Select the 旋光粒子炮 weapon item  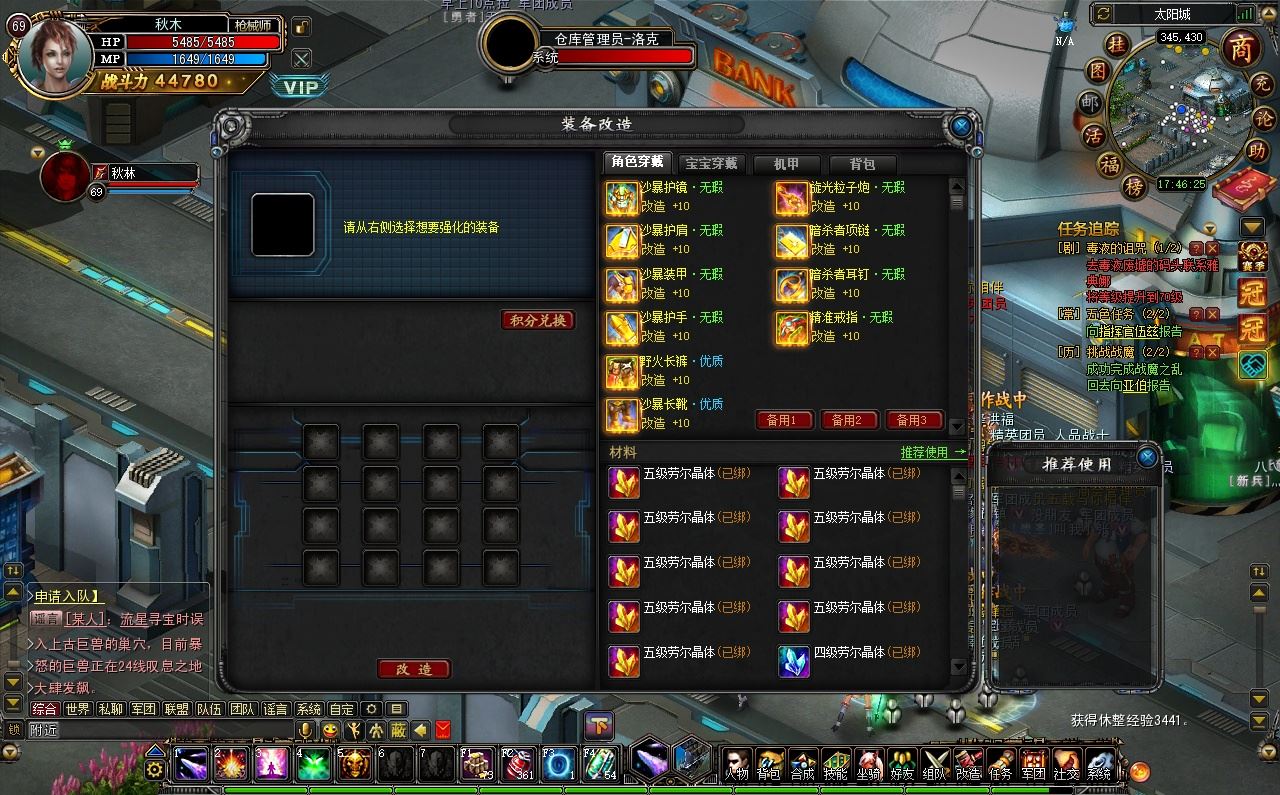click(x=792, y=198)
